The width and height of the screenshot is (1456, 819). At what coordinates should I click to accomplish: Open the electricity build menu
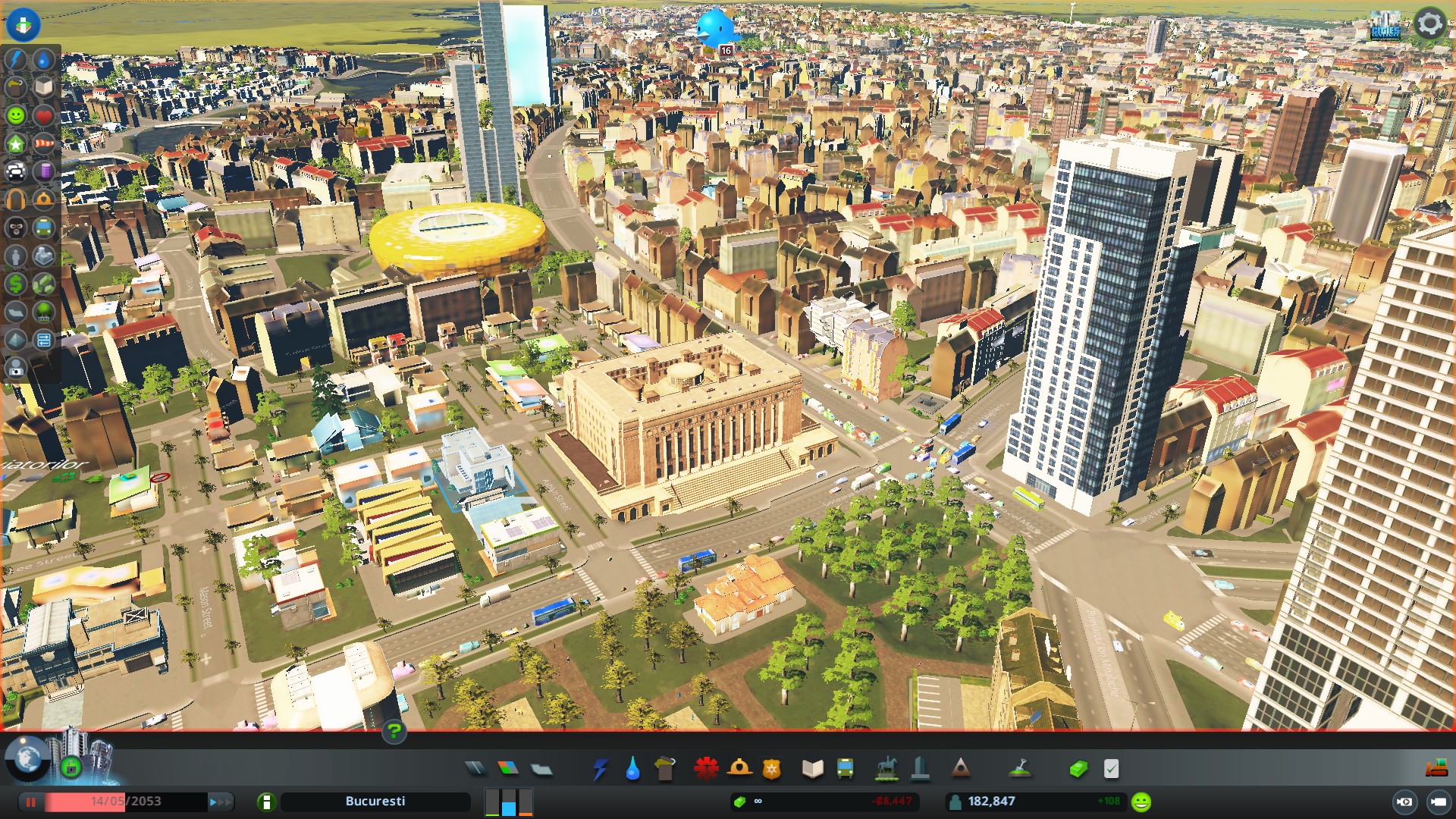click(x=600, y=769)
